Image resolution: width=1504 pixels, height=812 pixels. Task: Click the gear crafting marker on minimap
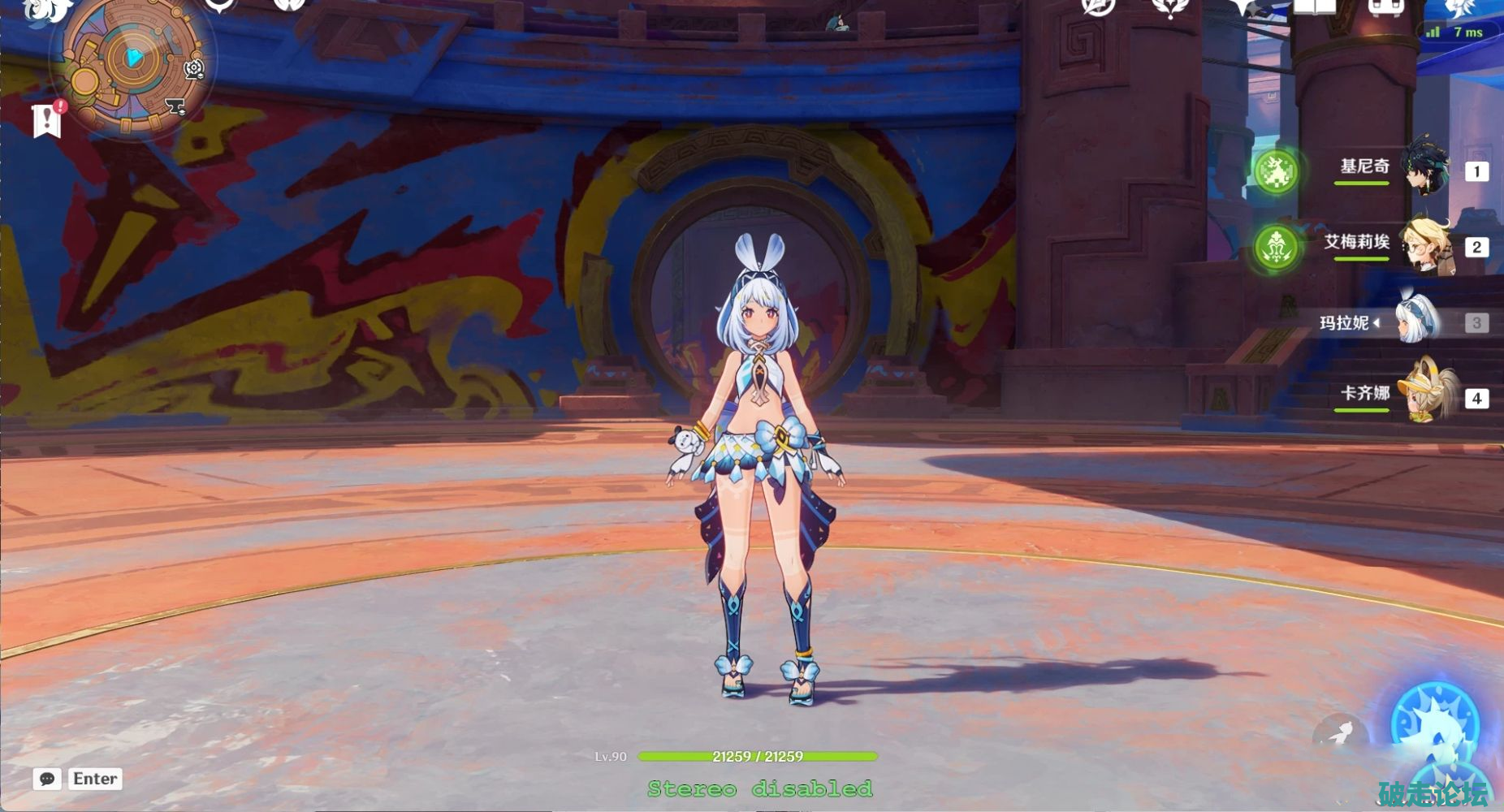tap(193, 68)
